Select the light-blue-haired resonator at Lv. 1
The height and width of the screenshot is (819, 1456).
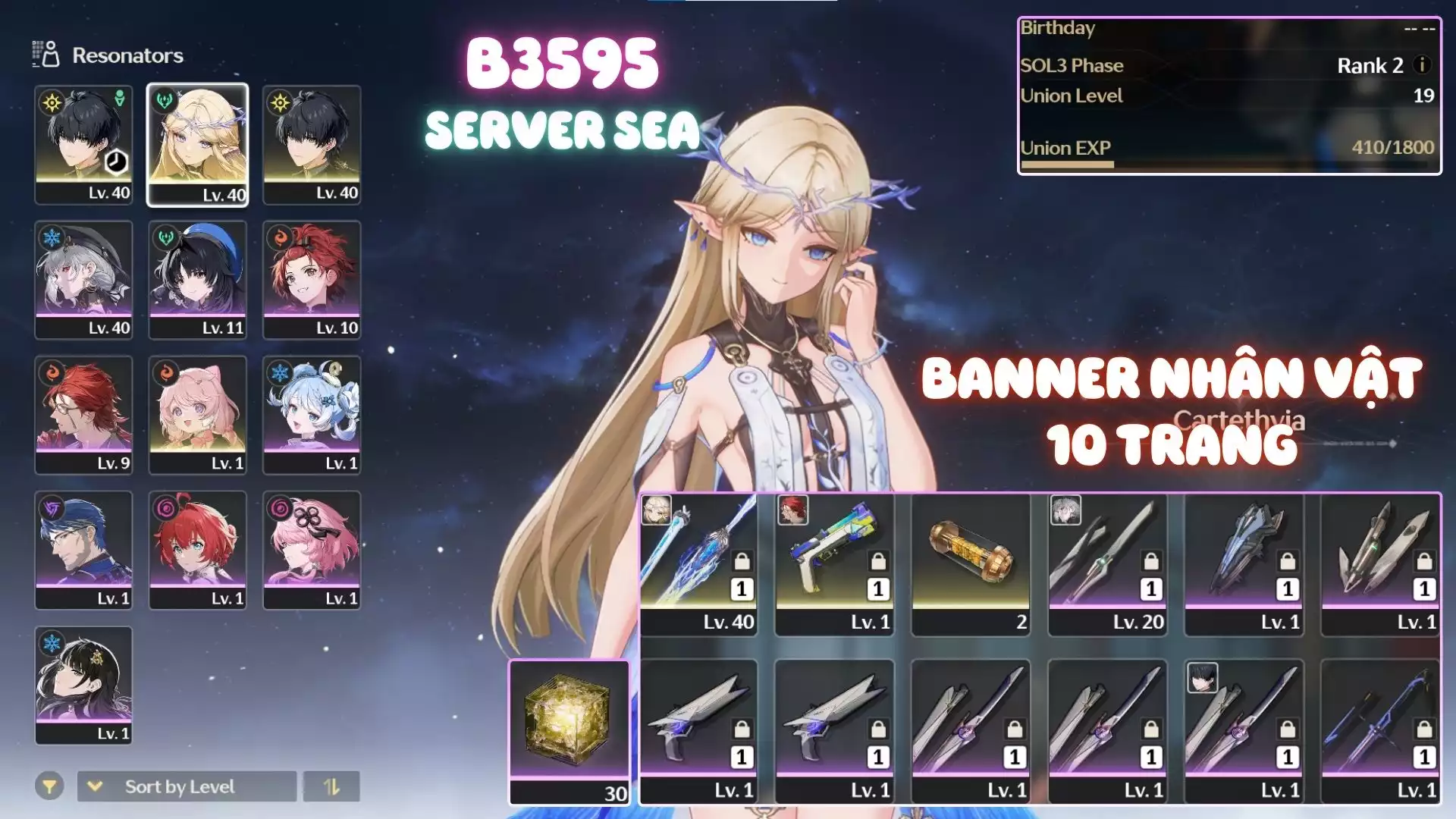click(x=312, y=414)
